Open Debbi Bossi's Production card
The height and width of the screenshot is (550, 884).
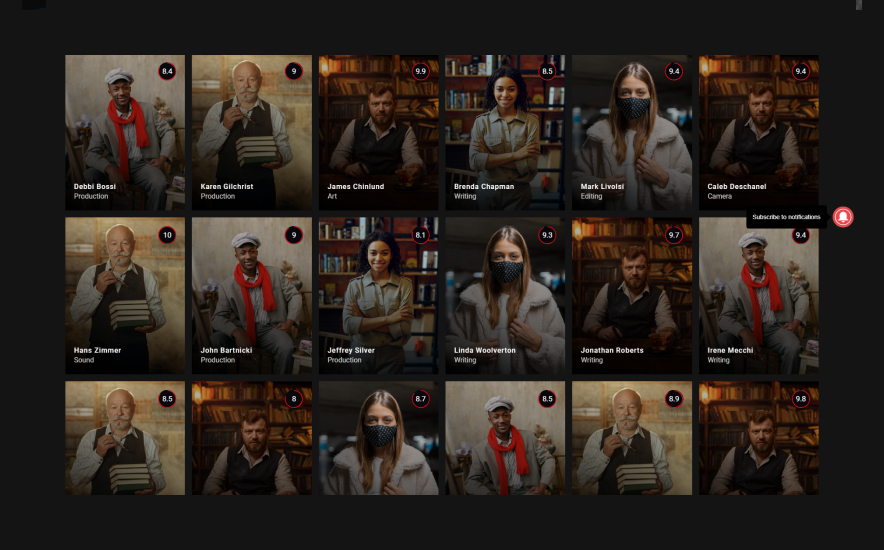(x=125, y=132)
